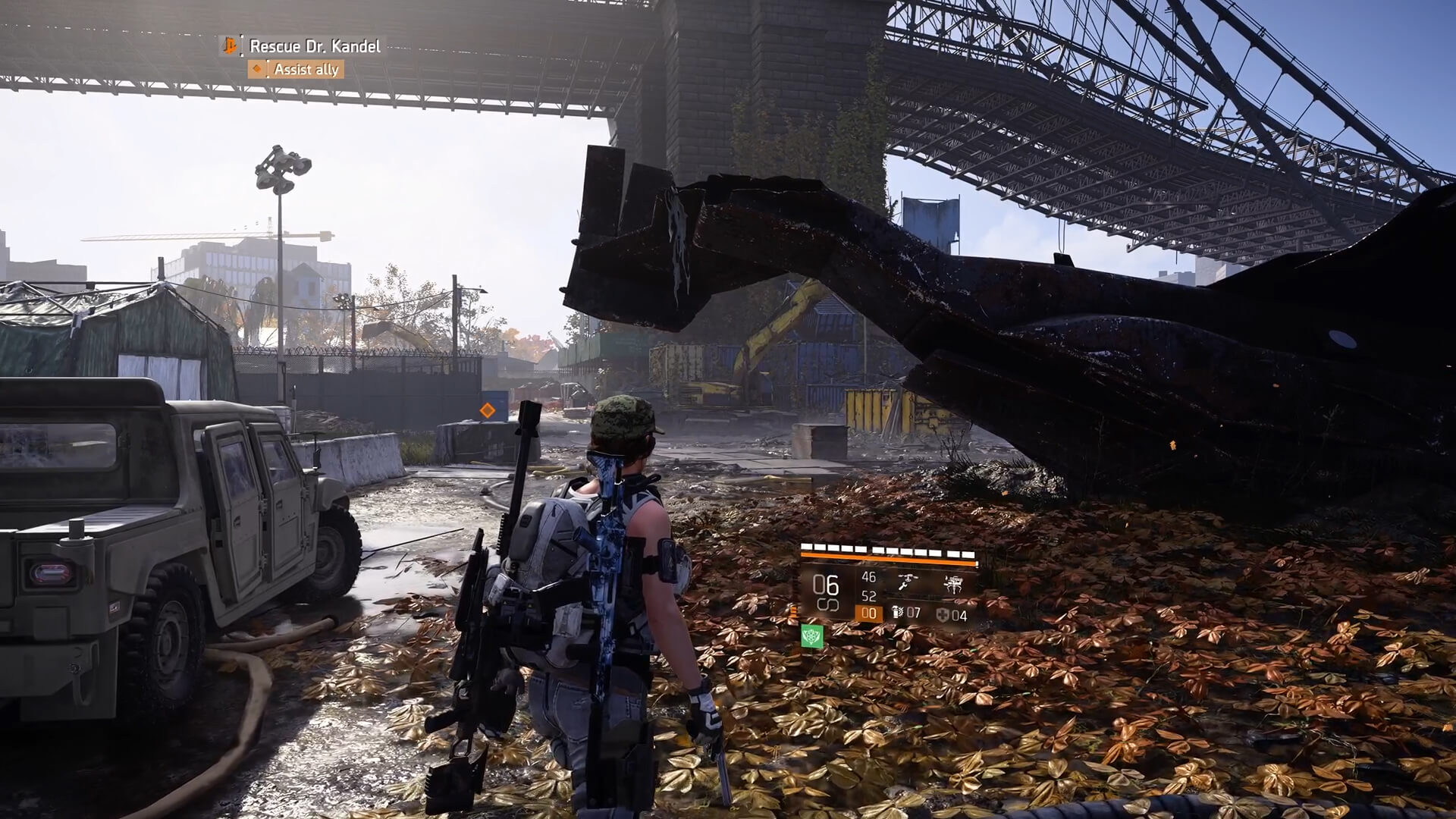Click the Assist ally objective
The height and width of the screenshot is (819, 1456).
306,70
